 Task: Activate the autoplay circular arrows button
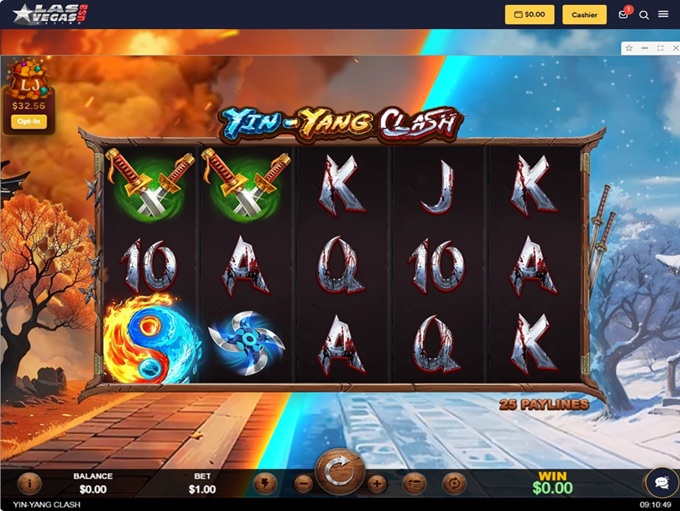pos(454,483)
